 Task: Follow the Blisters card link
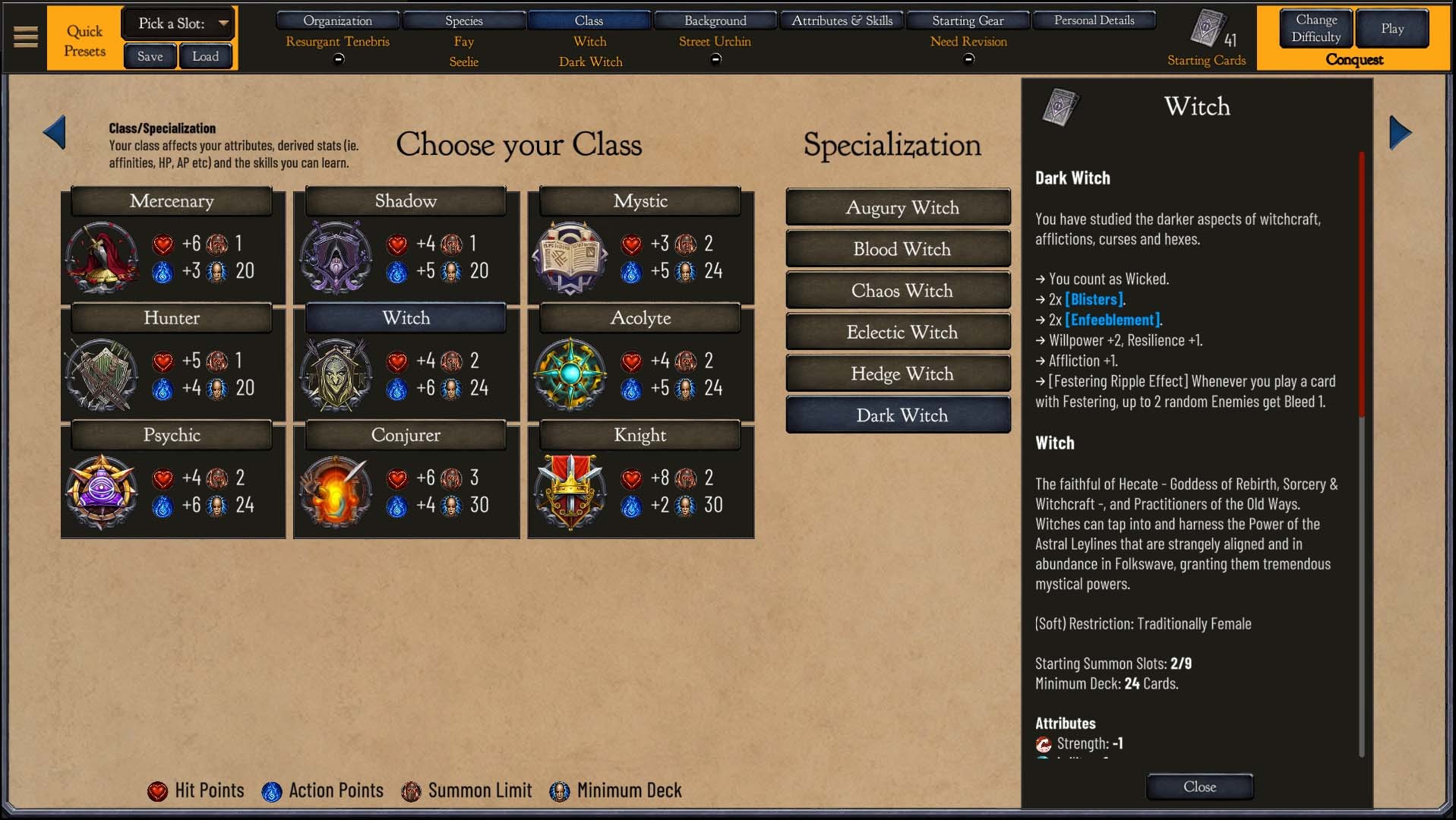coord(1094,299)
